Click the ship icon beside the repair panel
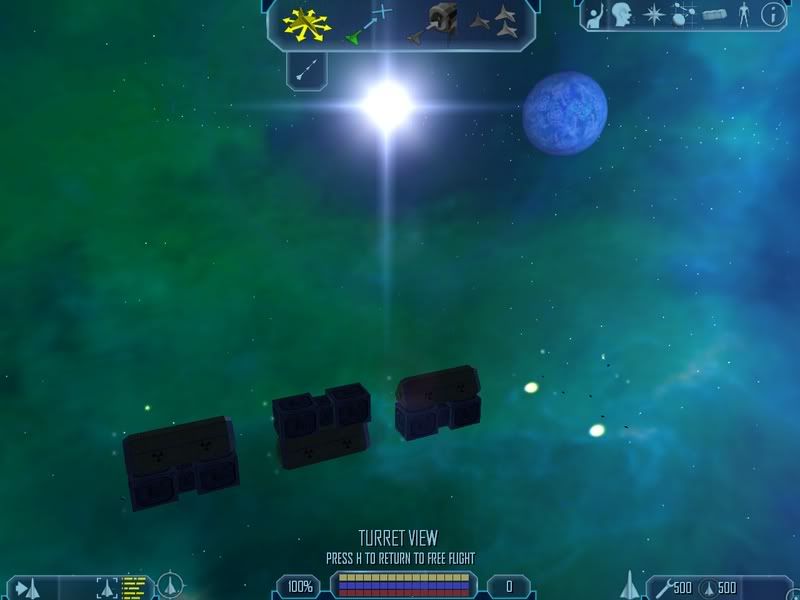The width and height of the screenshot is (800, 600). pyautogui.click(x=630, y=584)
